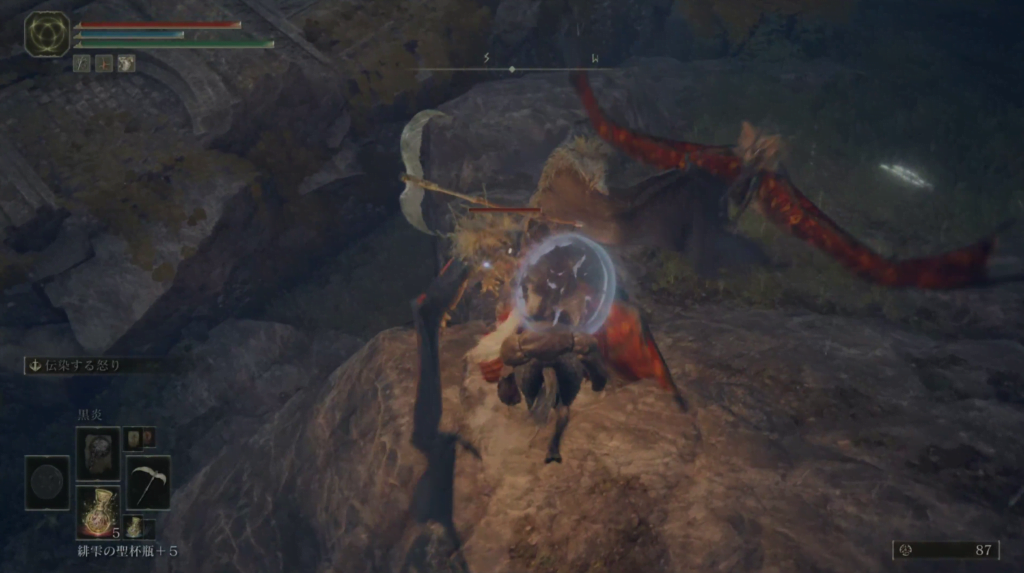Screen dimensions: 1024x573
Task: Click the Elden Ring emblem icon
Action: pos(46,34)
